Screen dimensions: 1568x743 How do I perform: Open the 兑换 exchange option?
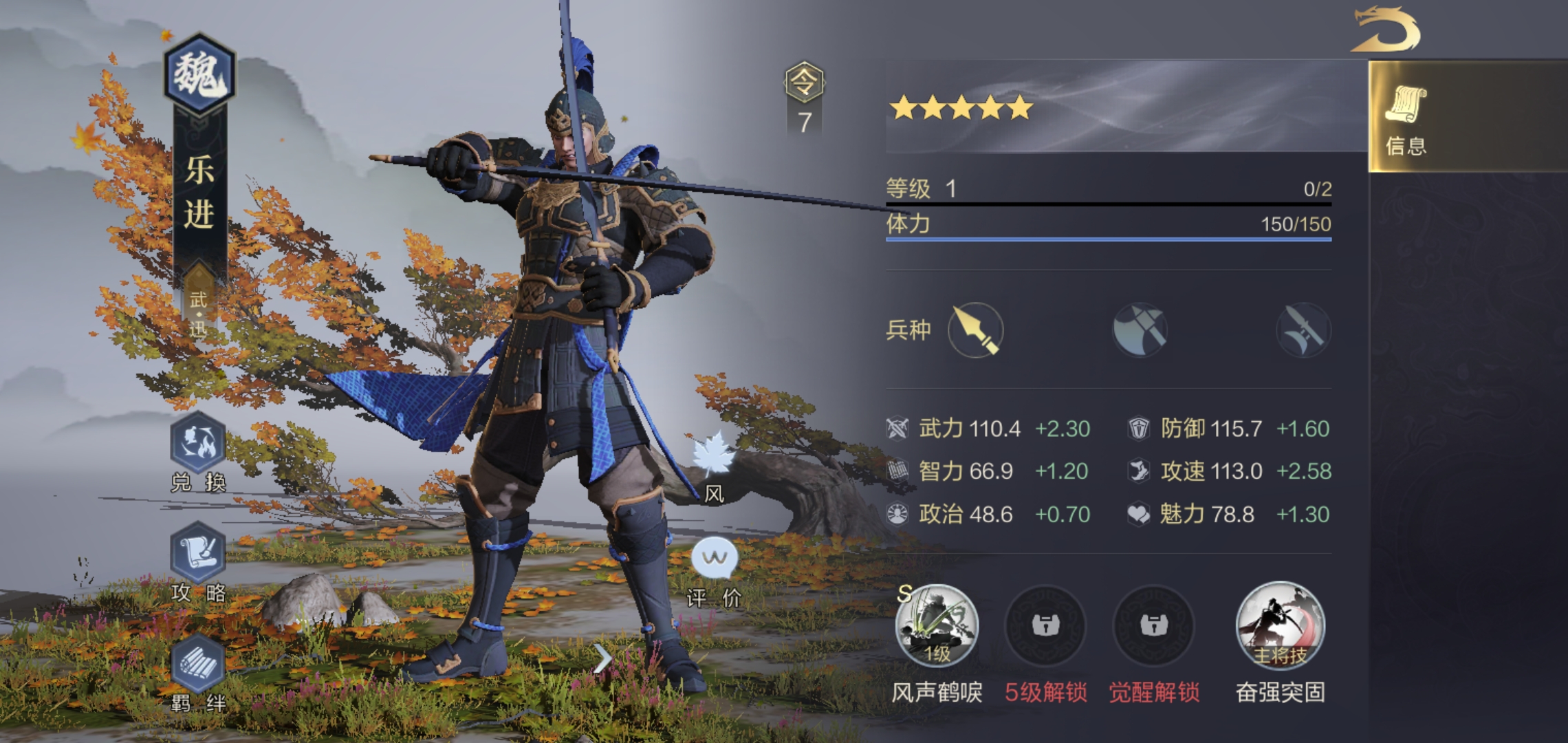tap(199, 444)
